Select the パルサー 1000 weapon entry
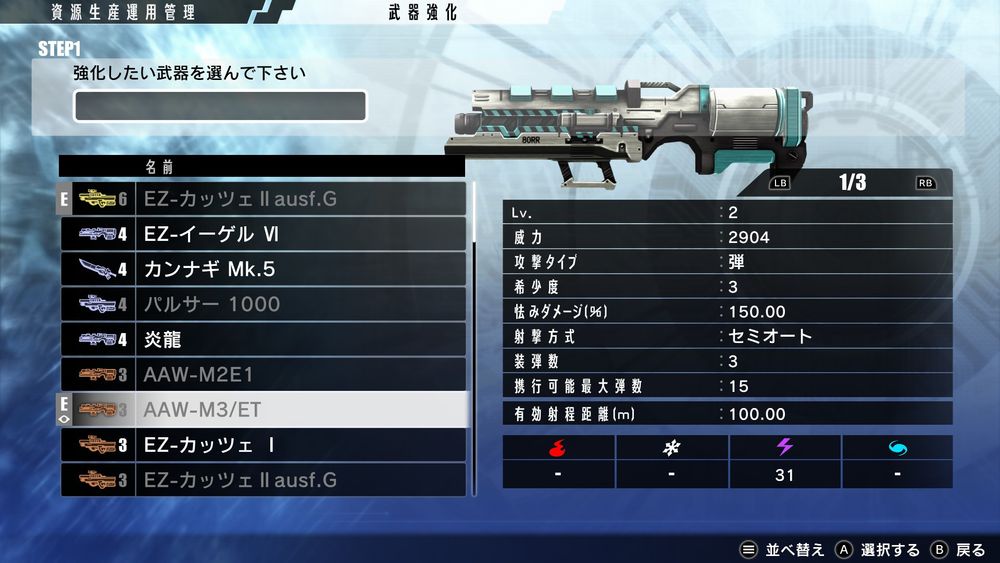Screen dimensions: 1000x563 [264, 304]
